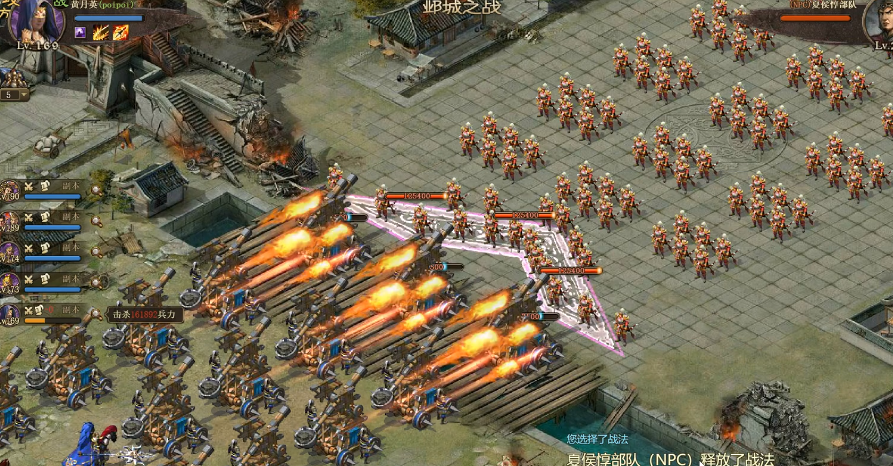
Task: Choose the Lv.169 general with orange bar
Action: [10, 314]
